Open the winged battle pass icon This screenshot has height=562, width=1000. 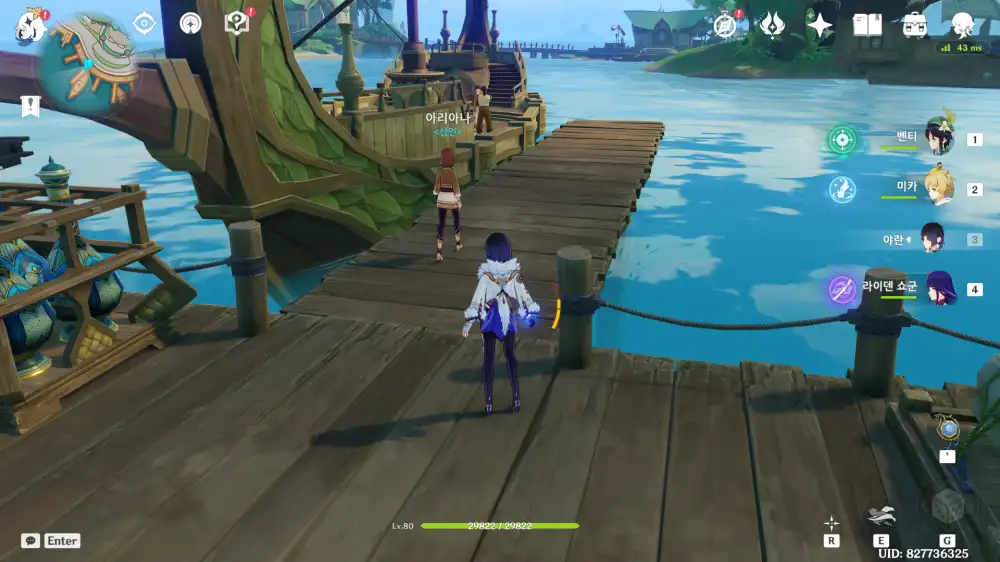772,25
